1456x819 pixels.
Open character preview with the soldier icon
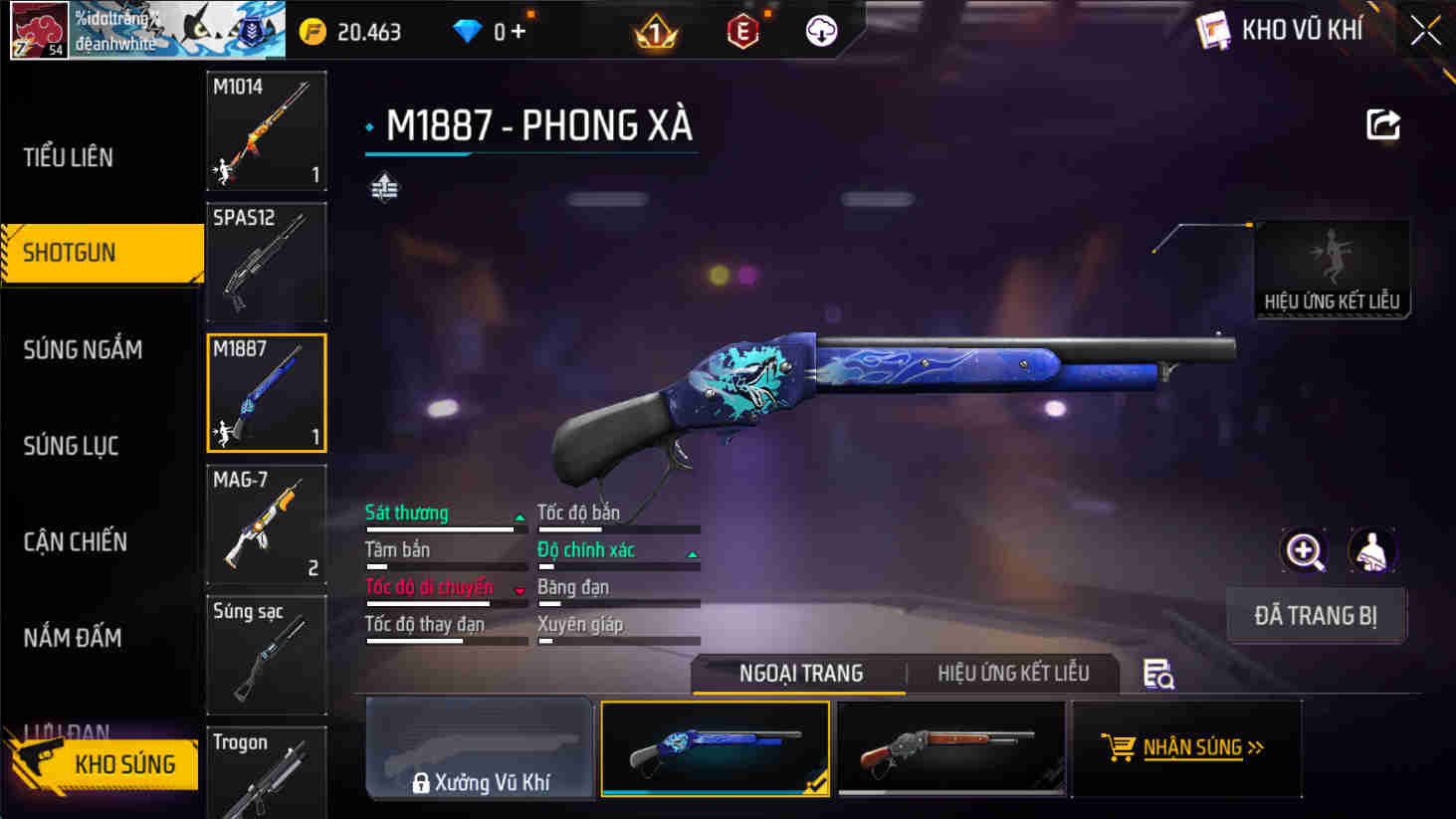click(1373, 551)
